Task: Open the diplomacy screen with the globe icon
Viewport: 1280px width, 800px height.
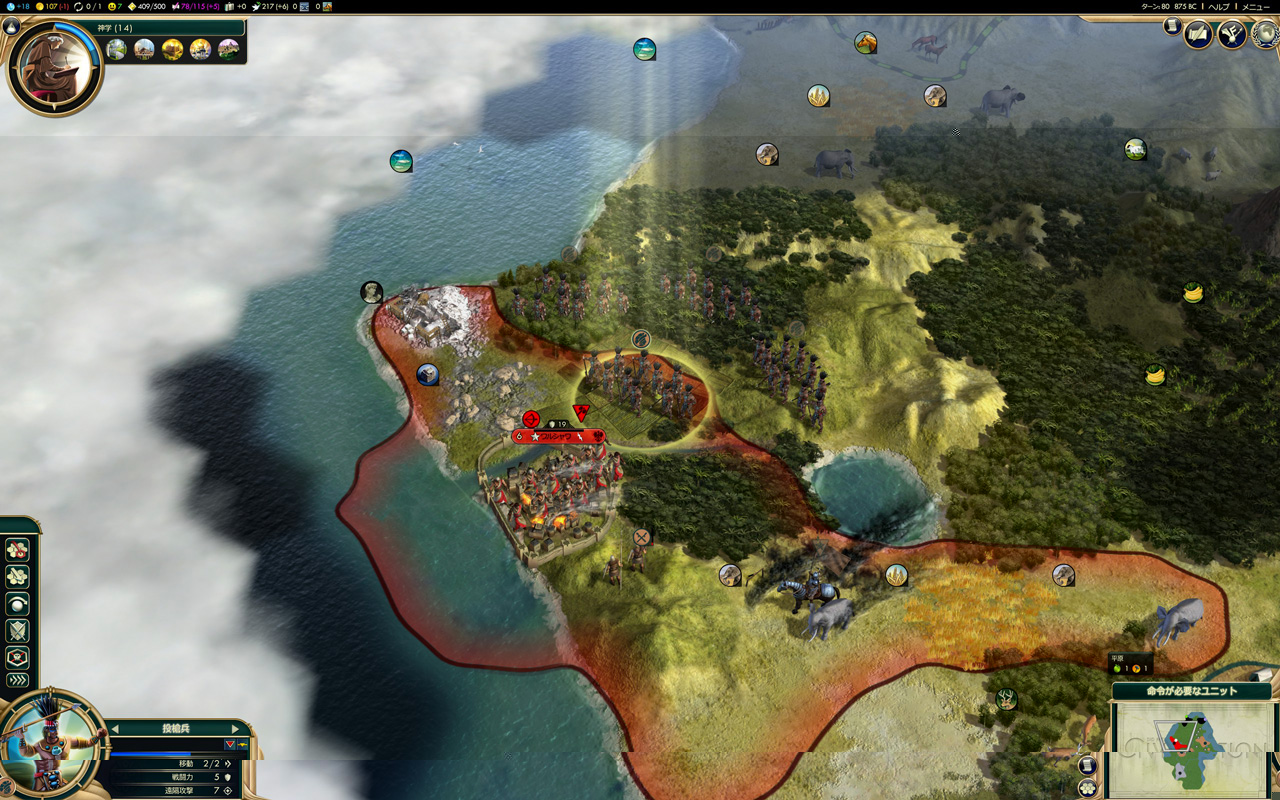Action: tap(1264, 36)
